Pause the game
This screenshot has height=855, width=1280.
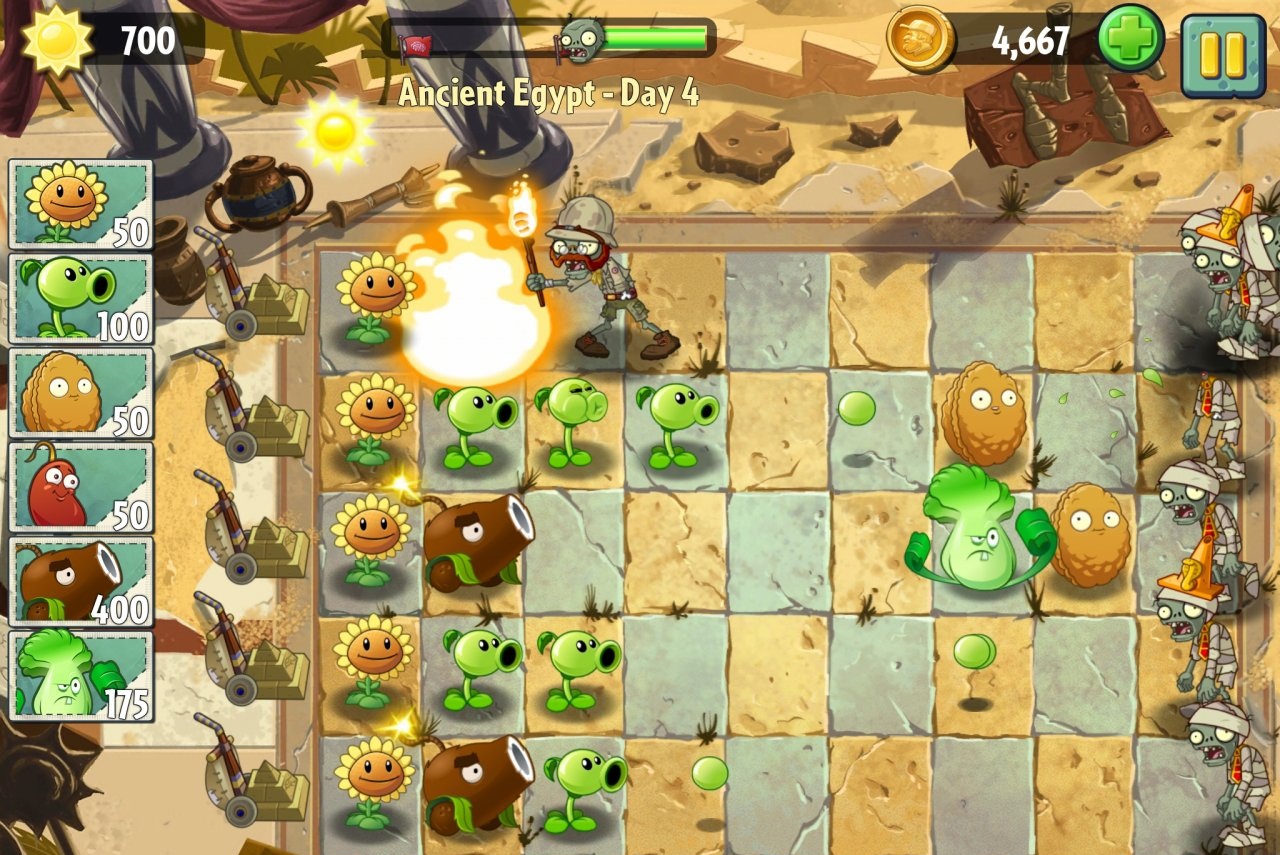click(1222, 55)
